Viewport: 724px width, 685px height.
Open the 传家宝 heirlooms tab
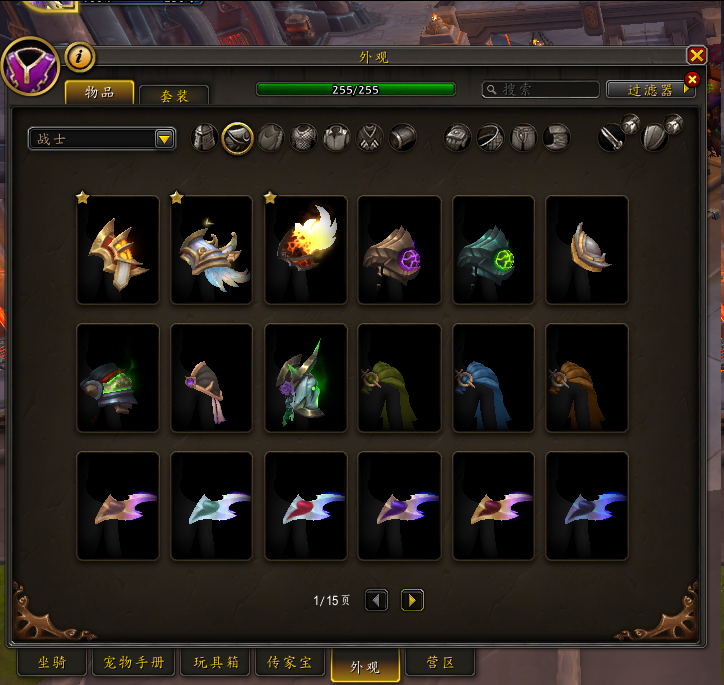pyautogui.click(x=290, y=662)
